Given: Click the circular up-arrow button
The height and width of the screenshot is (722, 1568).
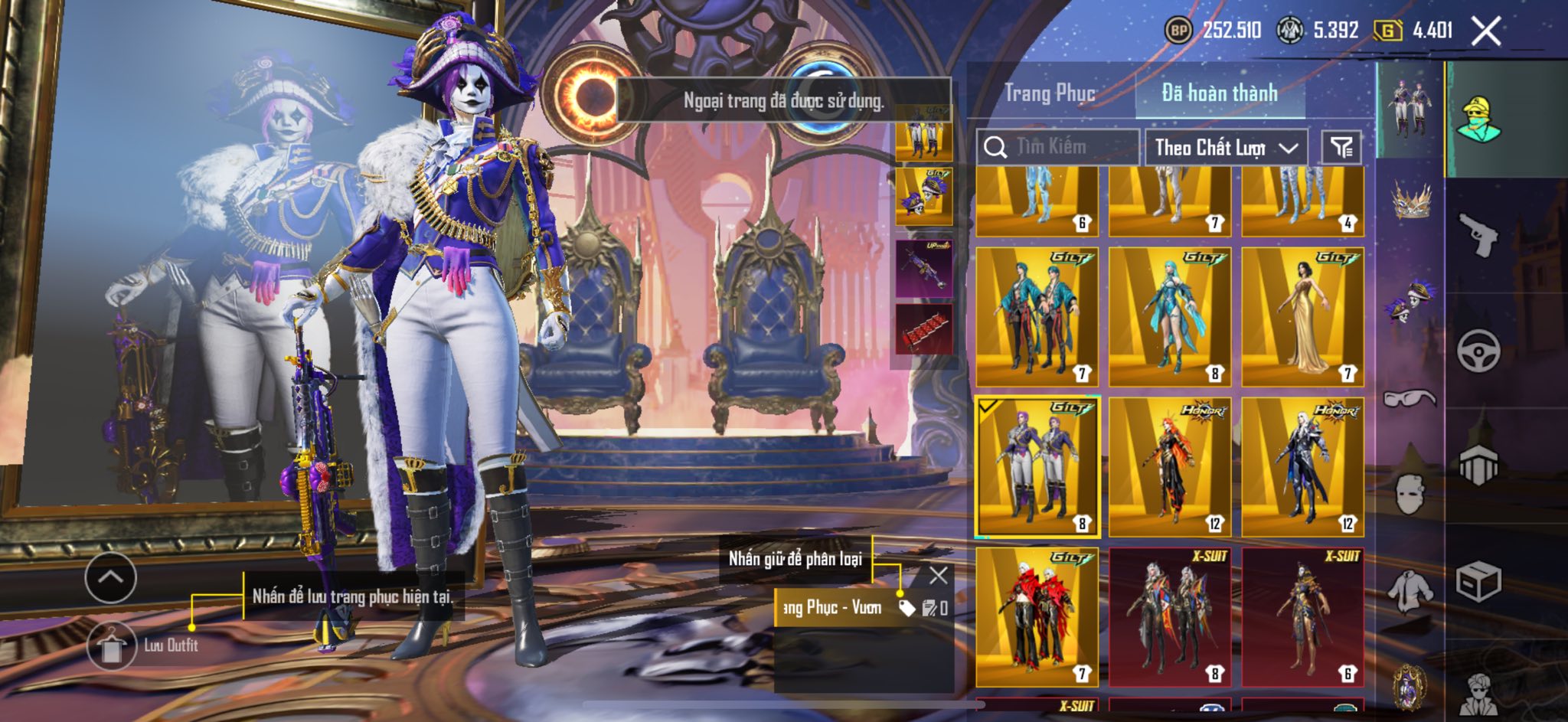Looking at the screenshot, I should 111,577.
